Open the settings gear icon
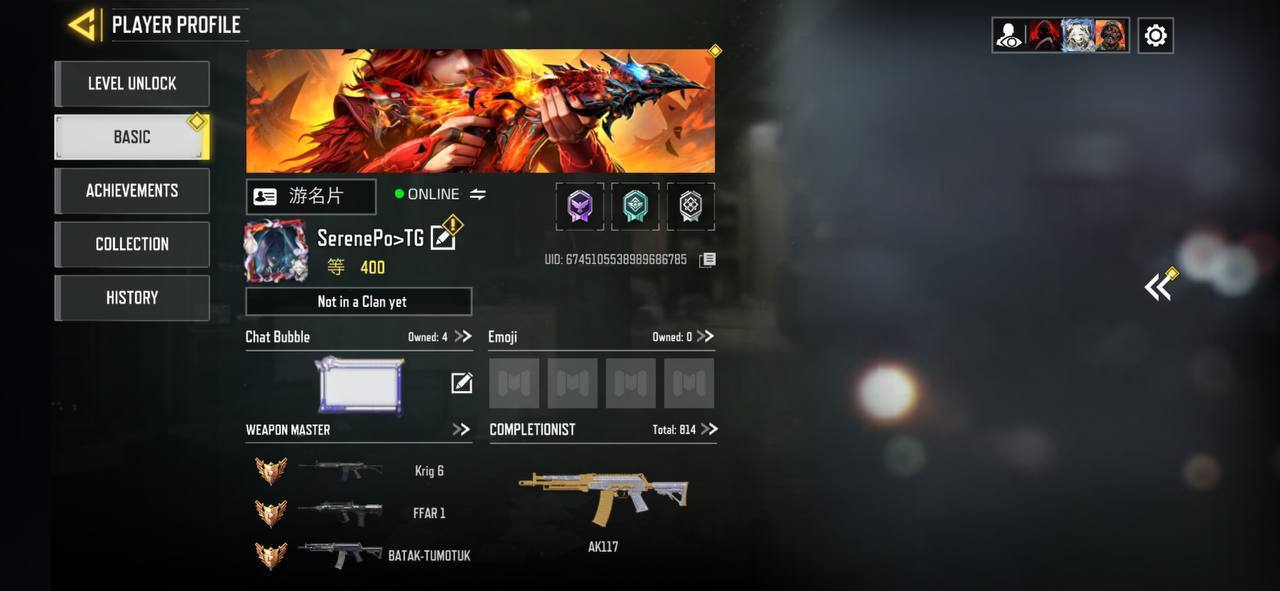The image size is (1280, 591). 1155,36
